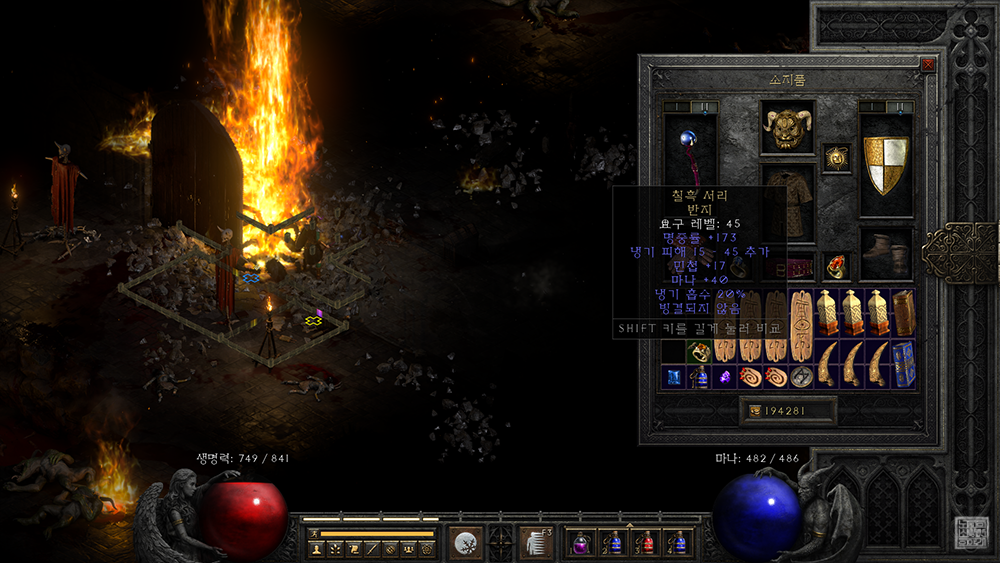The height and width of the screenshot is (563, 1000).
Task: Select the horned helmet in the head slot
Action: (786, 126)
